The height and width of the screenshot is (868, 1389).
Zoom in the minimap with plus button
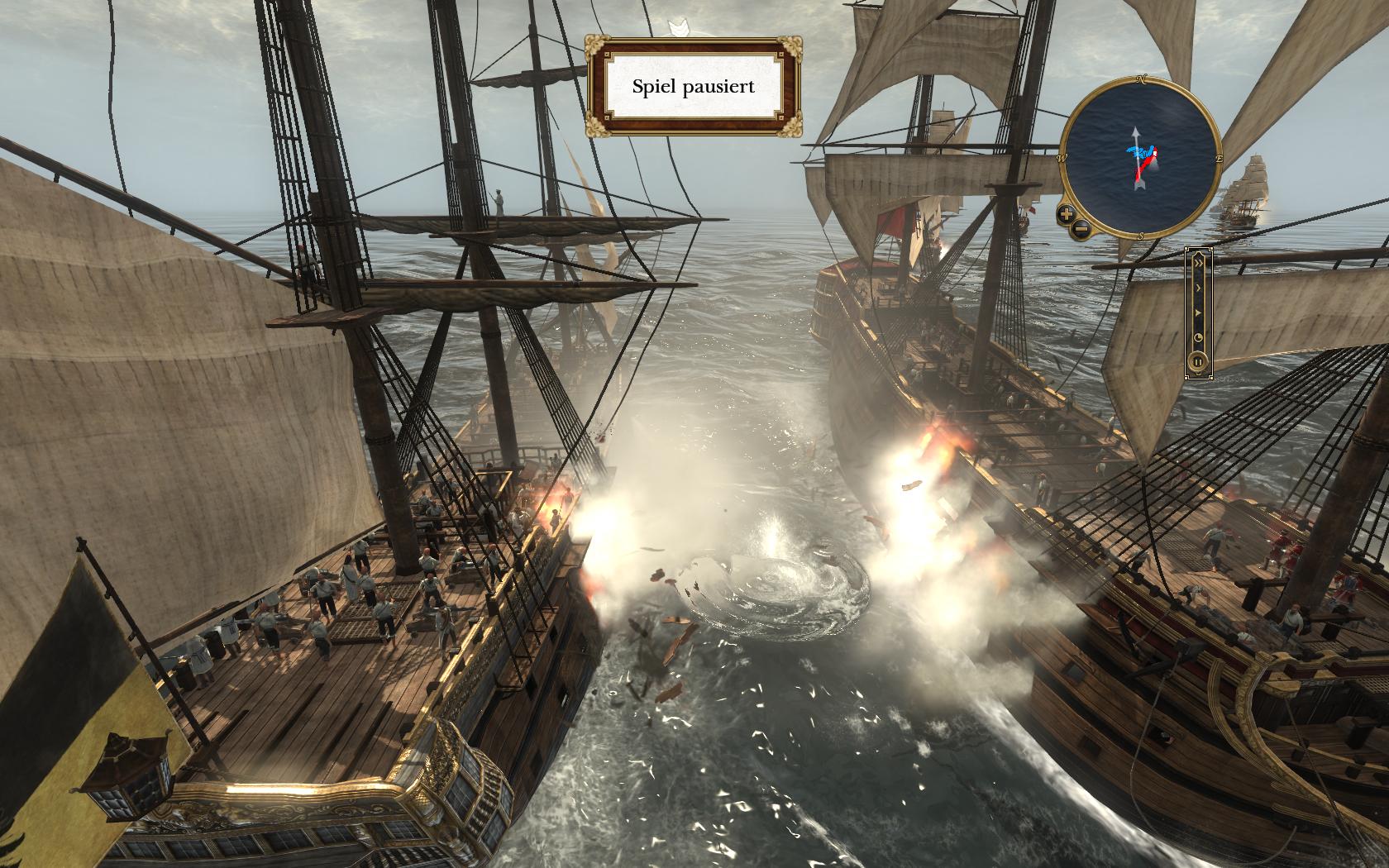[x=1067, y=214]
